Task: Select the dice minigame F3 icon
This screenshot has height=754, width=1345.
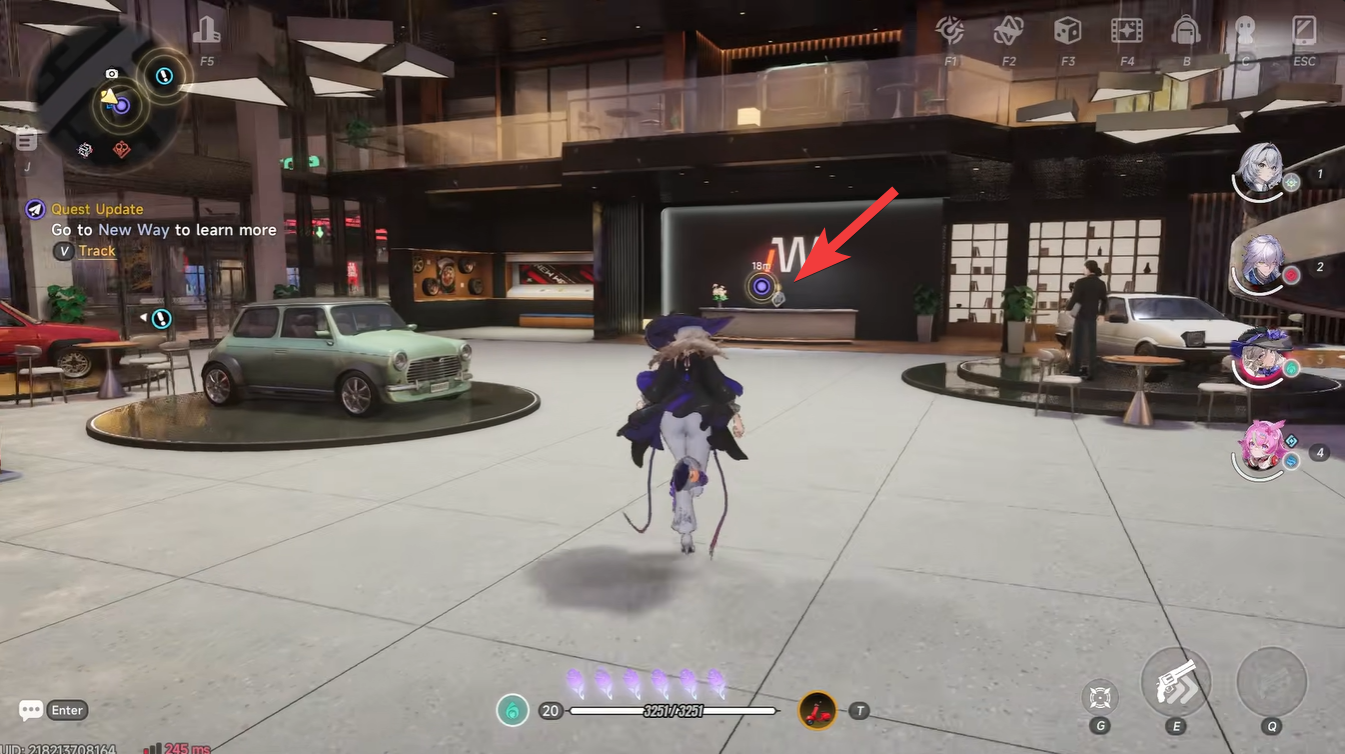Action: pos(1068,31)
